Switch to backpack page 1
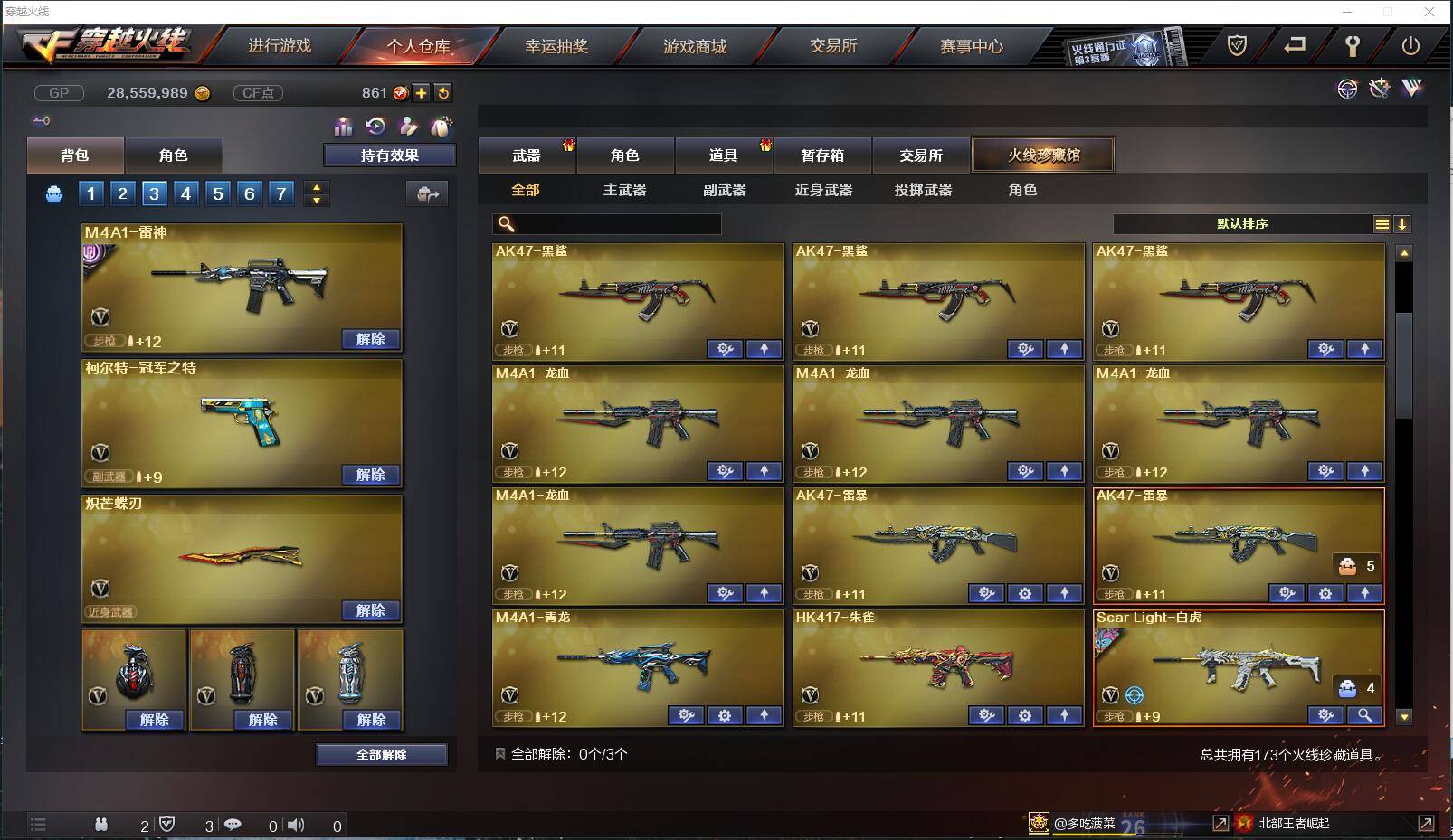 (x=90, y=193)
